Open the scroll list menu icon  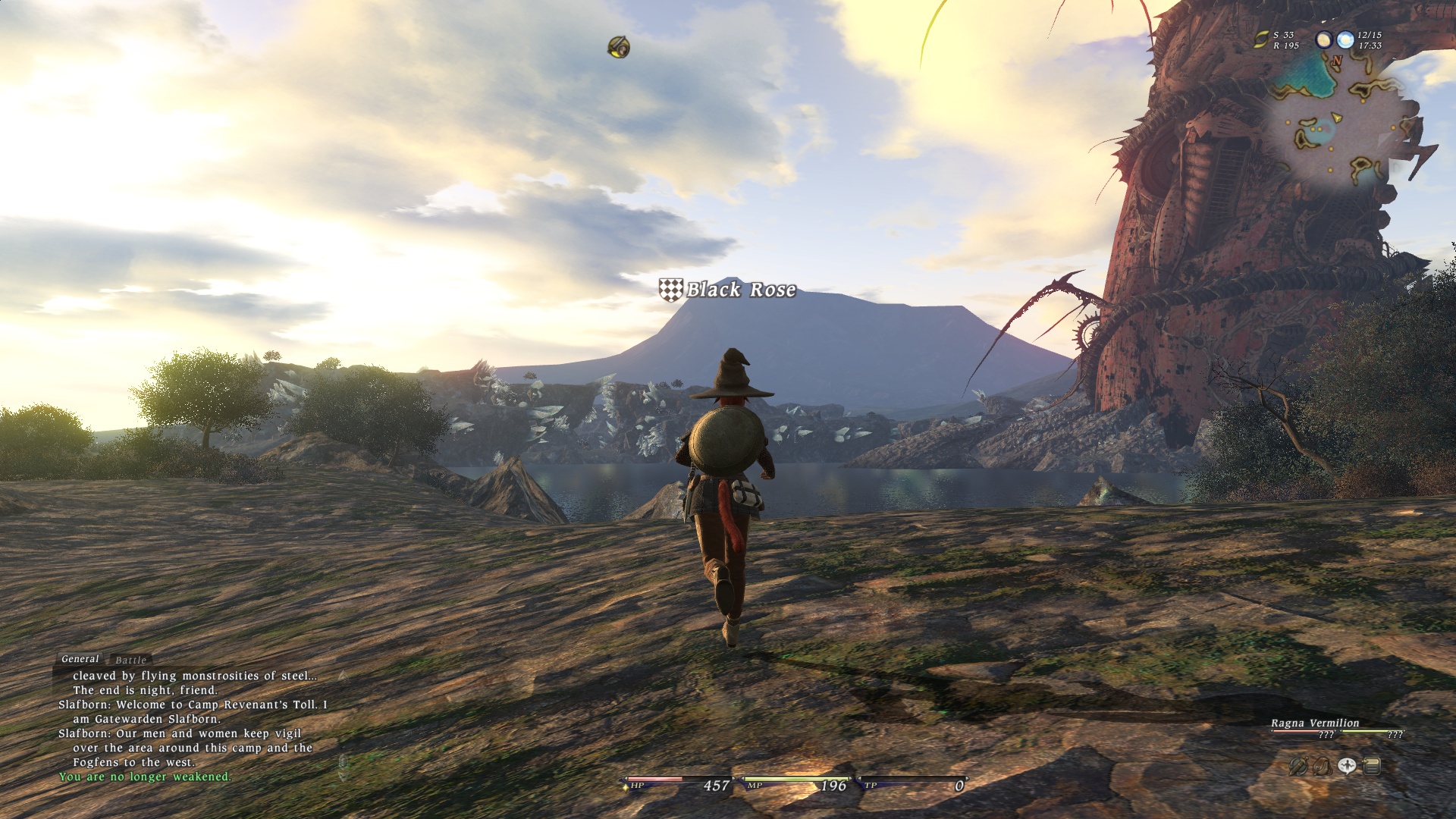[x=1371, y=767]
